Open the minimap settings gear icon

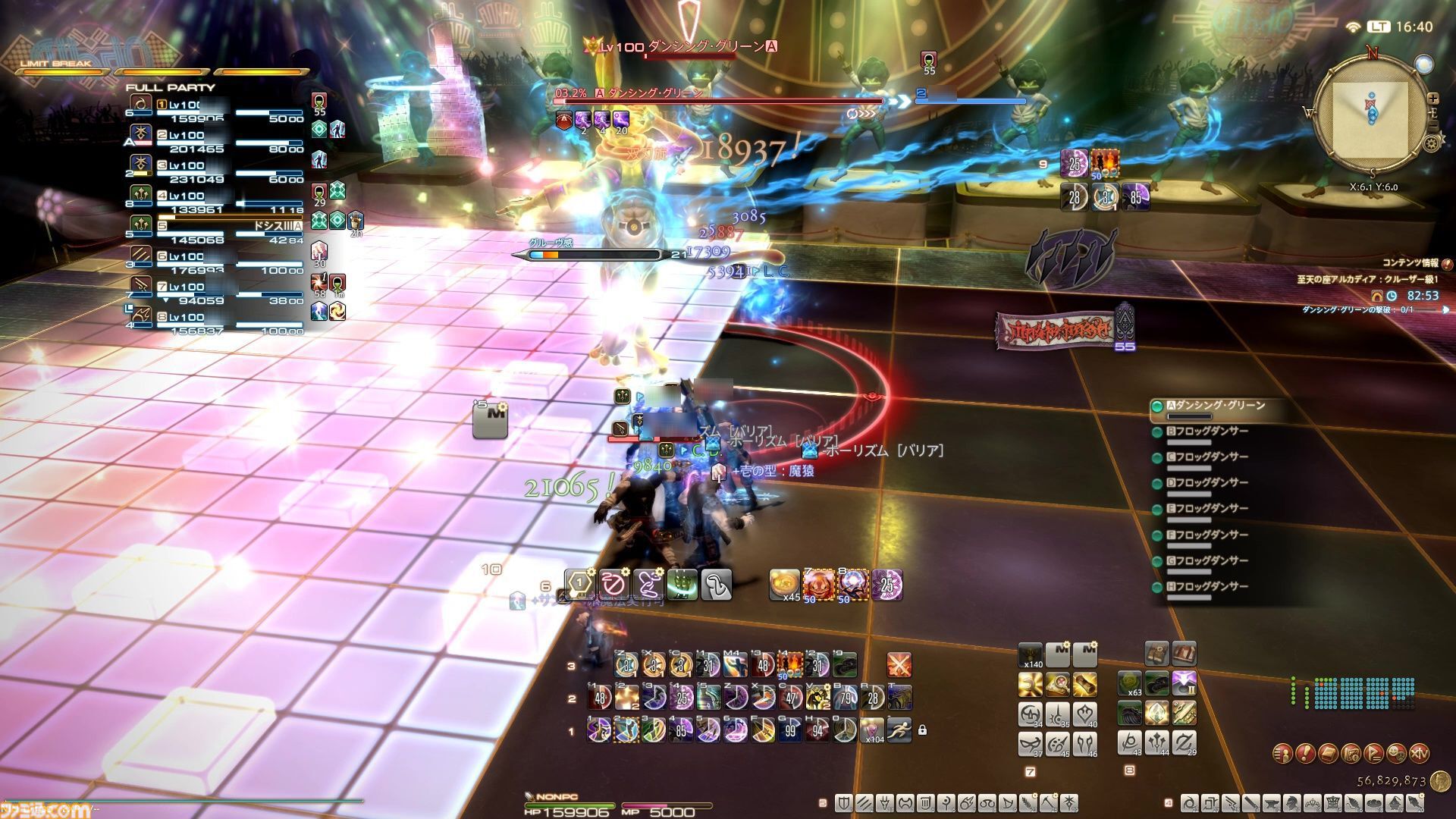pos(1431,142)
